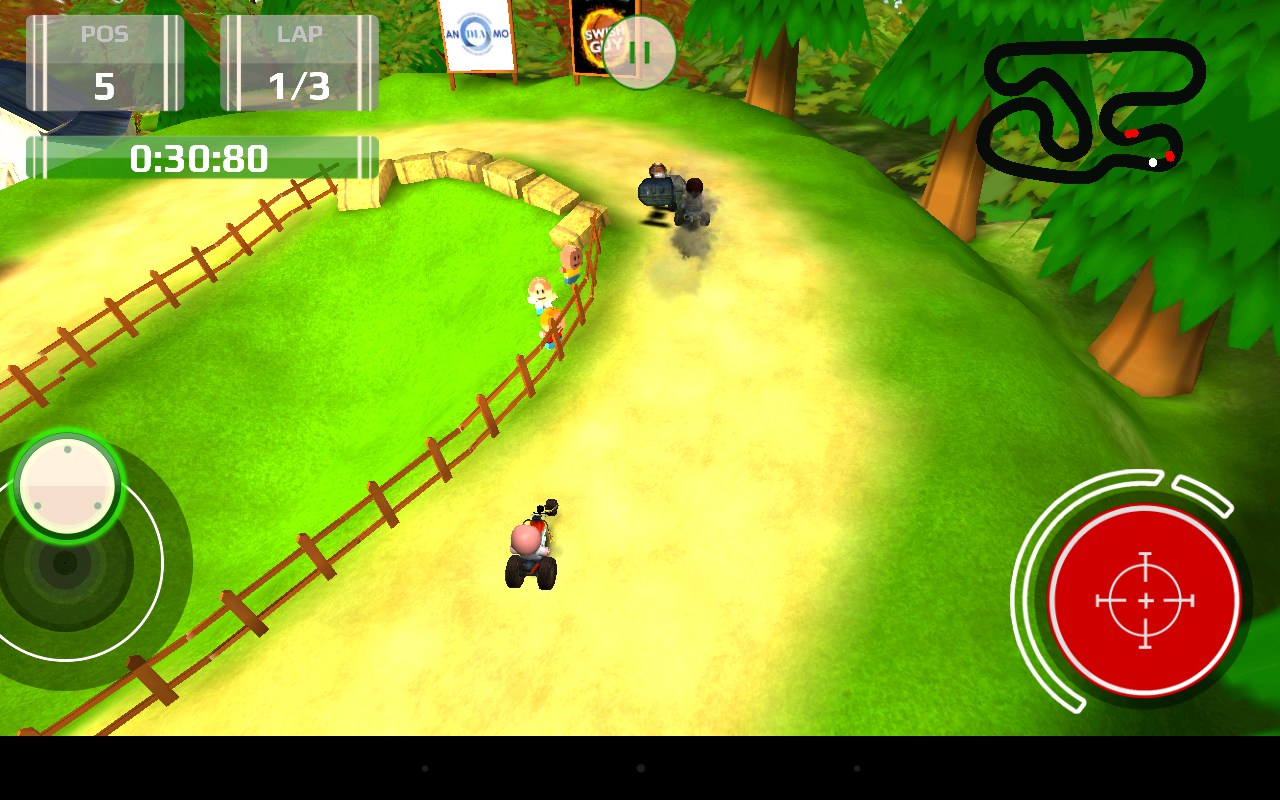
Task: Tap the race timer showing 0:30:80
Action: 197,158
